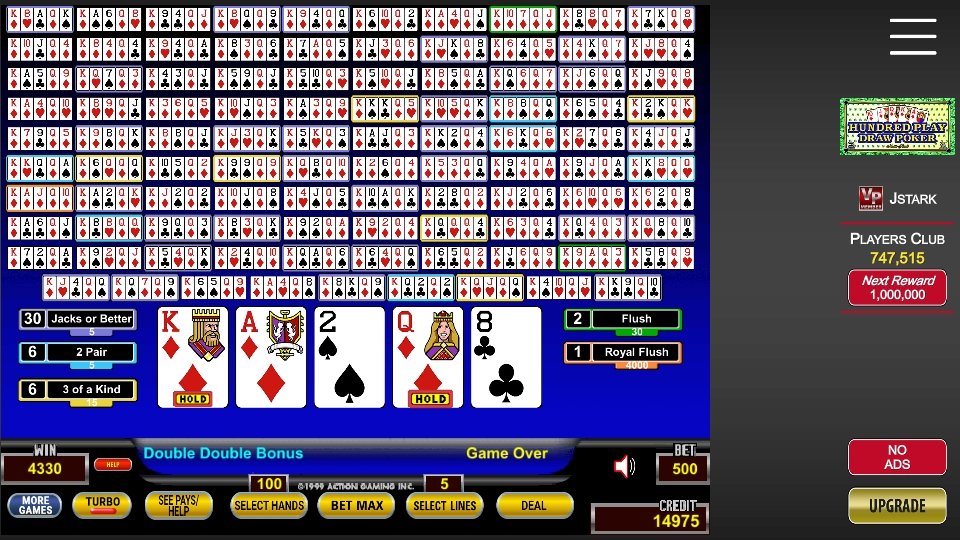Deal a new hand
The height and width of the screenshot is (540, 960).
[534, 506]
